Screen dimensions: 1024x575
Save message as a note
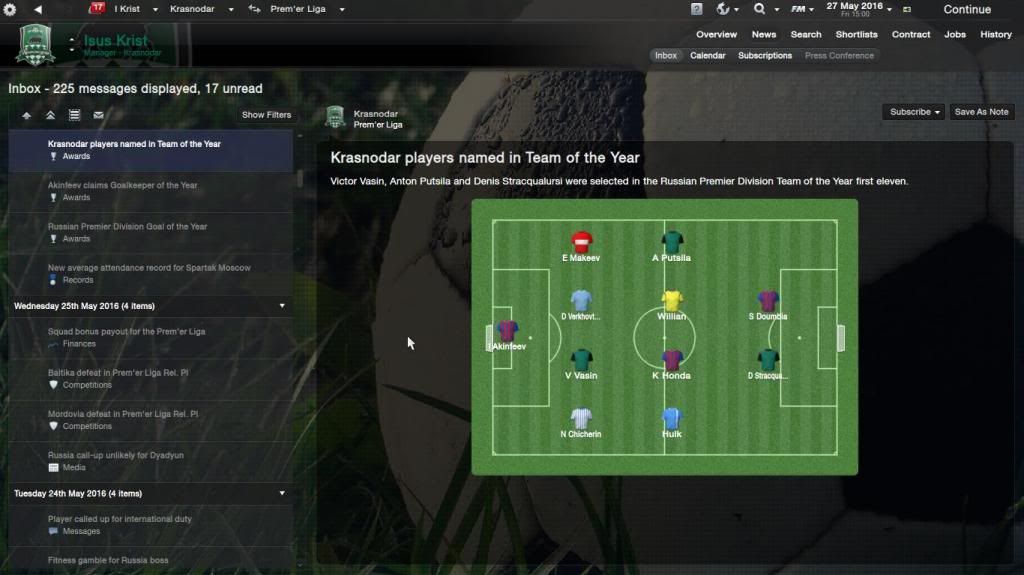[x=981, y=112]
